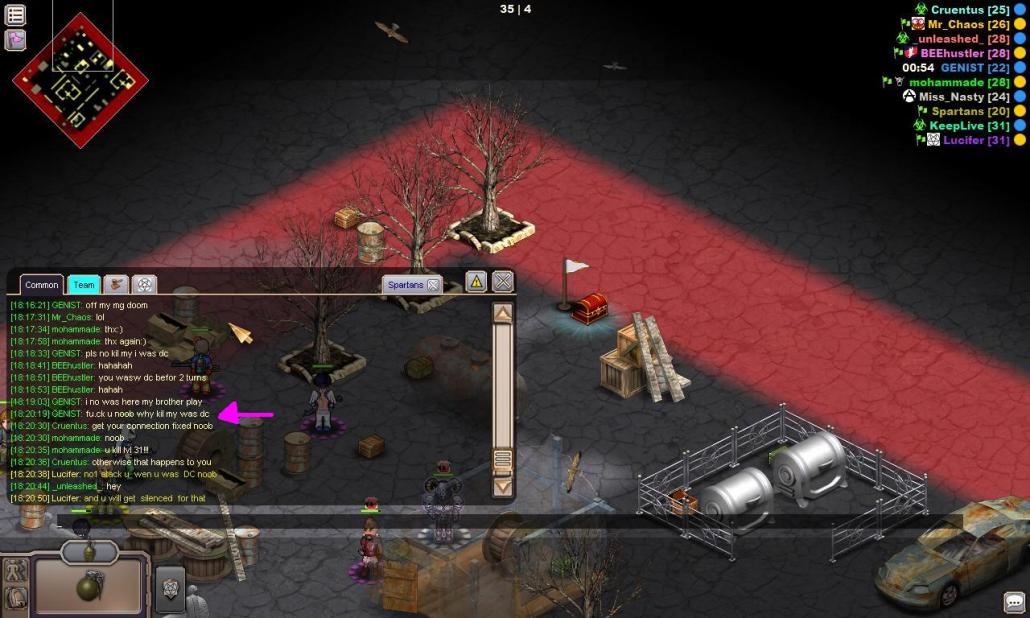The image size is (1030, 618).
Task: Open the backpack inventory button
Action: point(16,599)
